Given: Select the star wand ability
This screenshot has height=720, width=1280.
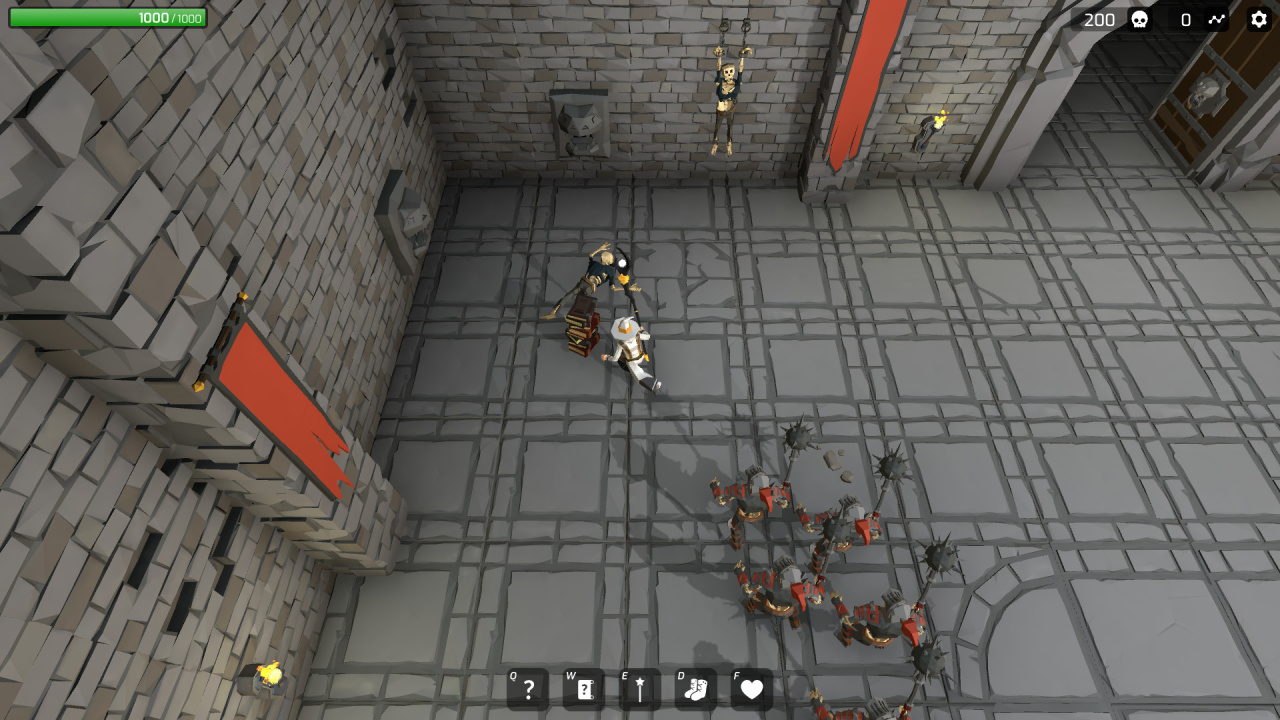Looking at the screenshot, I should 640,689.
